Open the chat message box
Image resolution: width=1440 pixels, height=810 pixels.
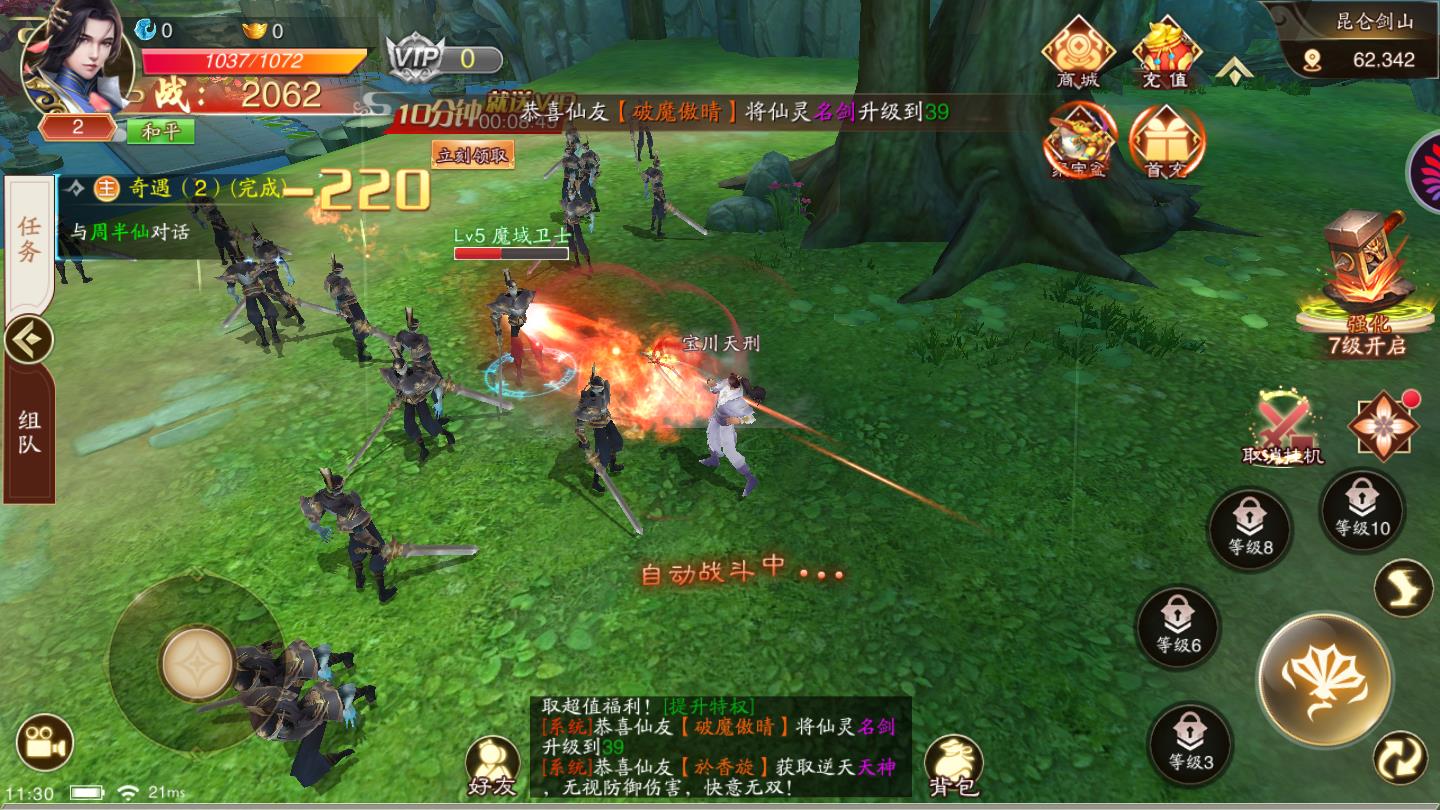tap(720, 747)
